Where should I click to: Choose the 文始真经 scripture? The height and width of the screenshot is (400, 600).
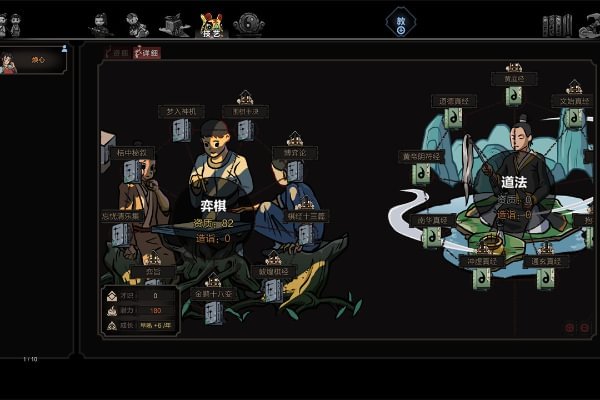tap(574, 118)
